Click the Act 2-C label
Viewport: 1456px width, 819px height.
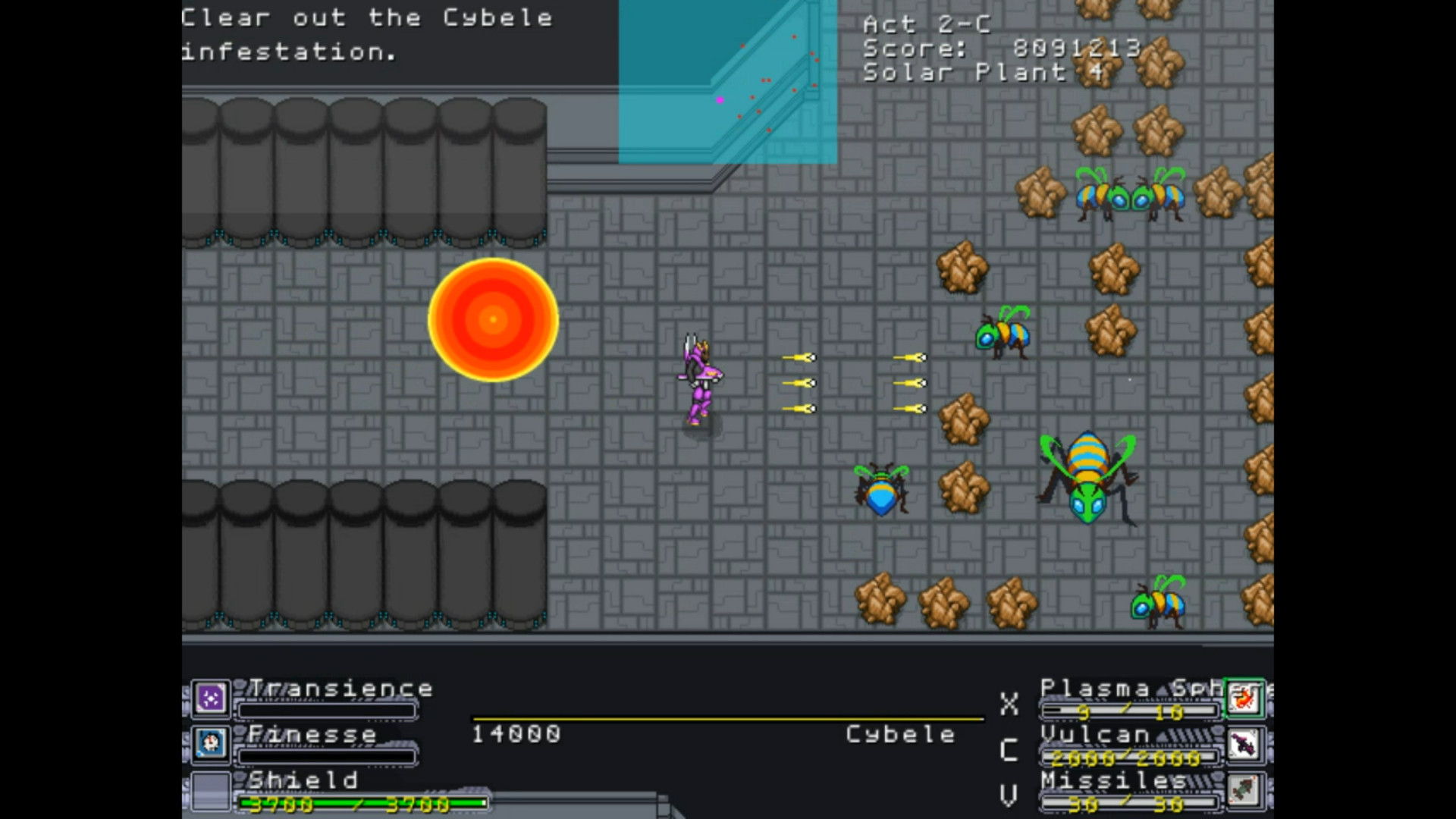tap(927, 24)
